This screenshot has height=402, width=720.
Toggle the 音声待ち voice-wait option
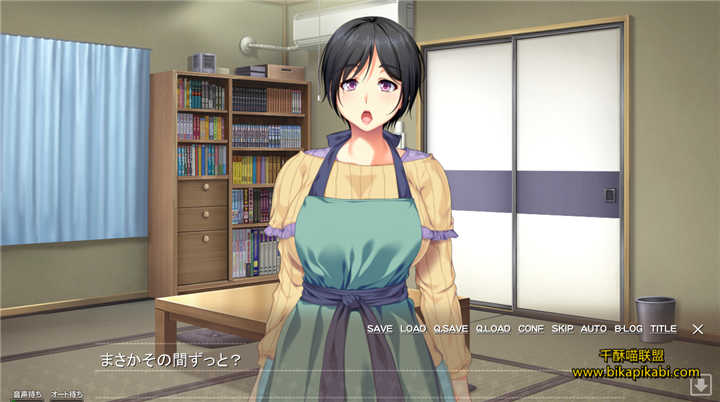pyautogui.click(x=27, y=395)
